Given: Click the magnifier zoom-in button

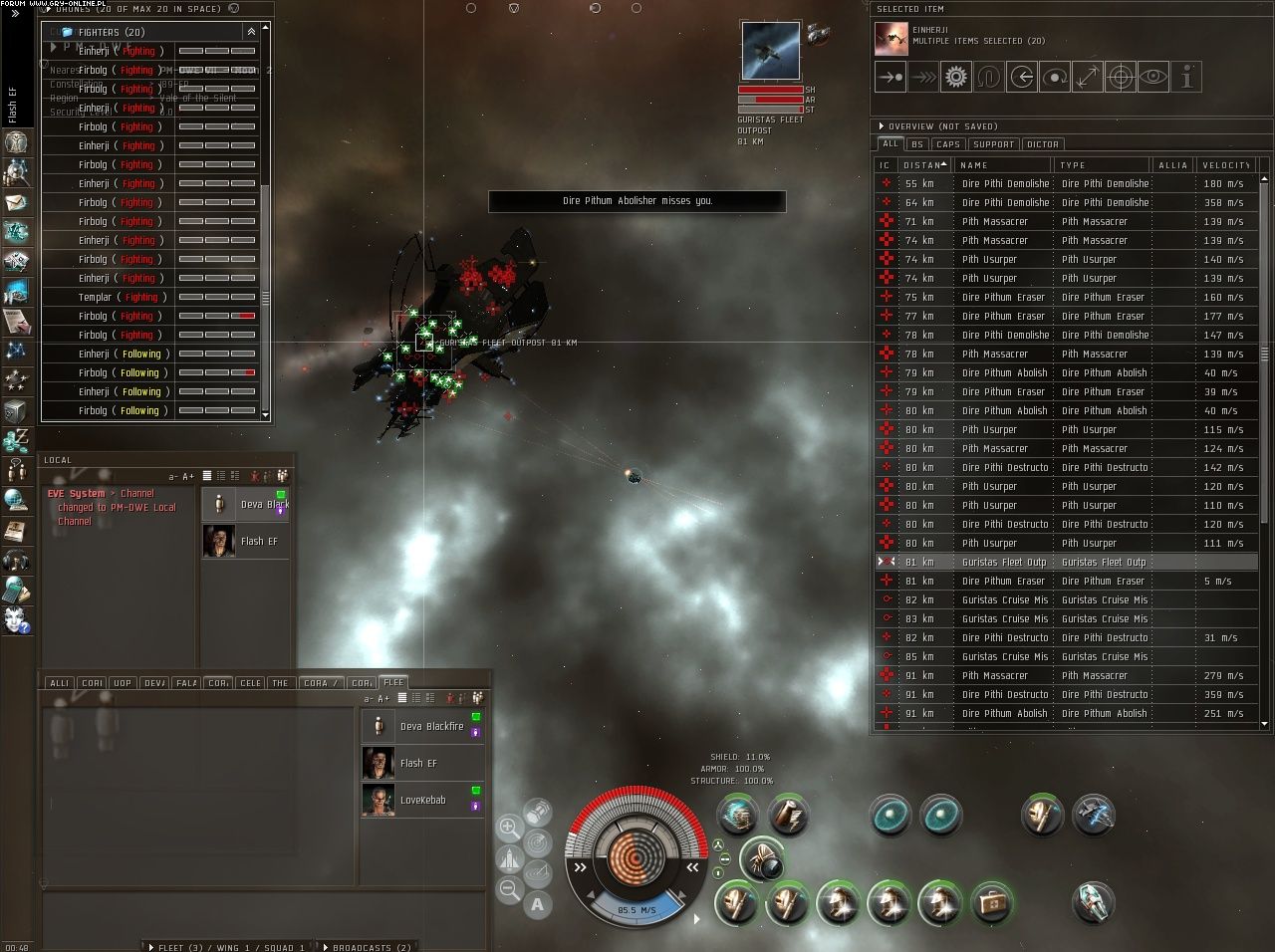Looking at the screenshot, I should (509, 827).
